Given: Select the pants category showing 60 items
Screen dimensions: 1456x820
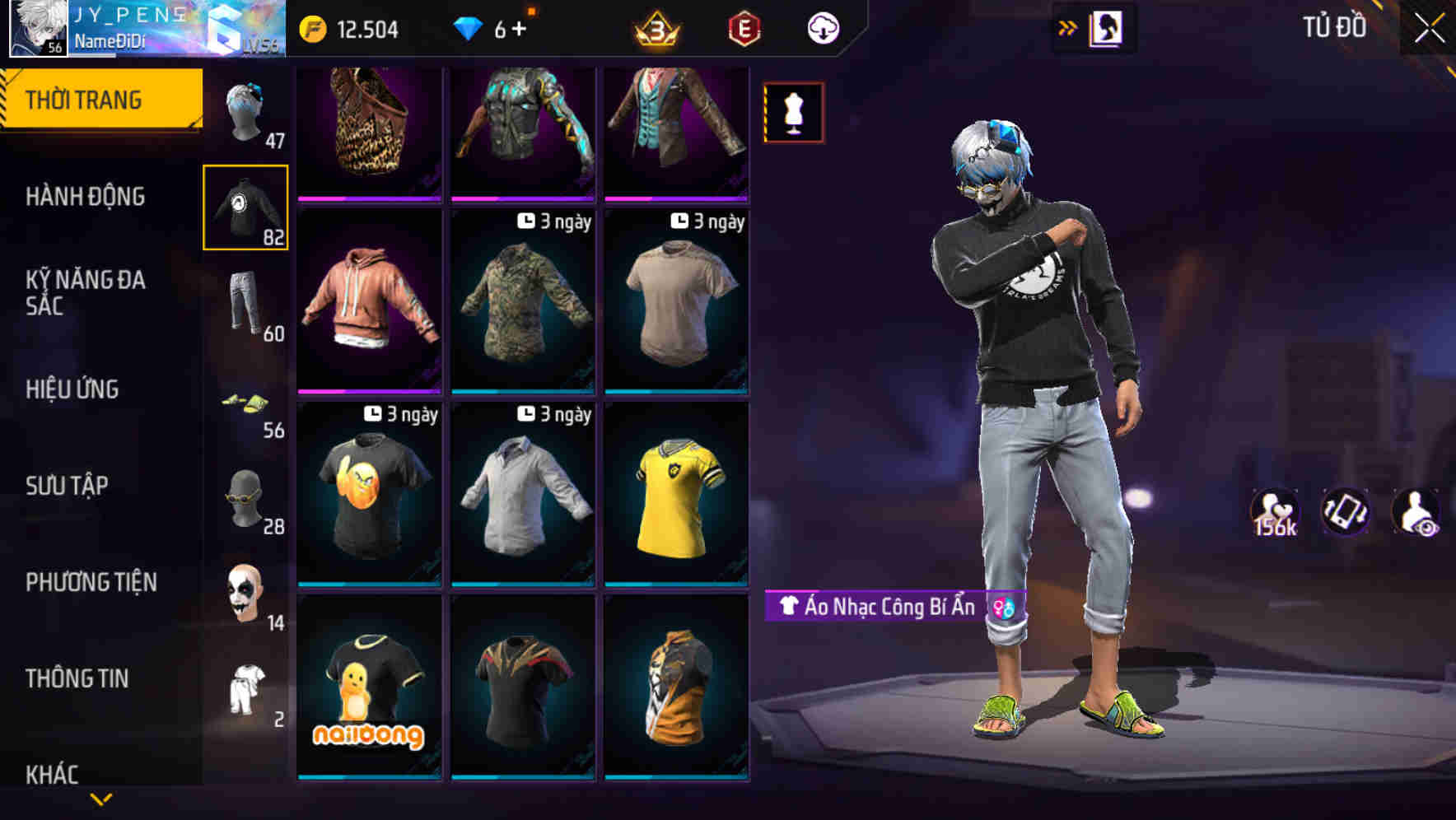Looking at the screenshot, I should (248, 305).
